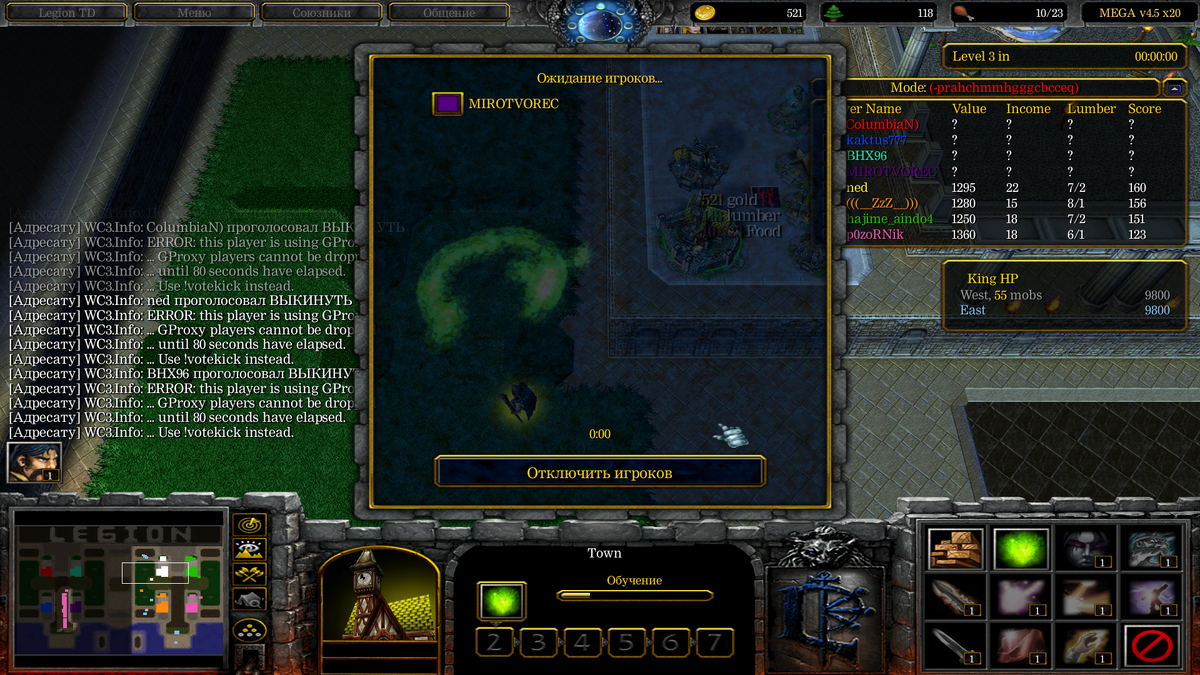Open the Legion TD quests button
Screen dimensions: 1200x675
(70, 13)
